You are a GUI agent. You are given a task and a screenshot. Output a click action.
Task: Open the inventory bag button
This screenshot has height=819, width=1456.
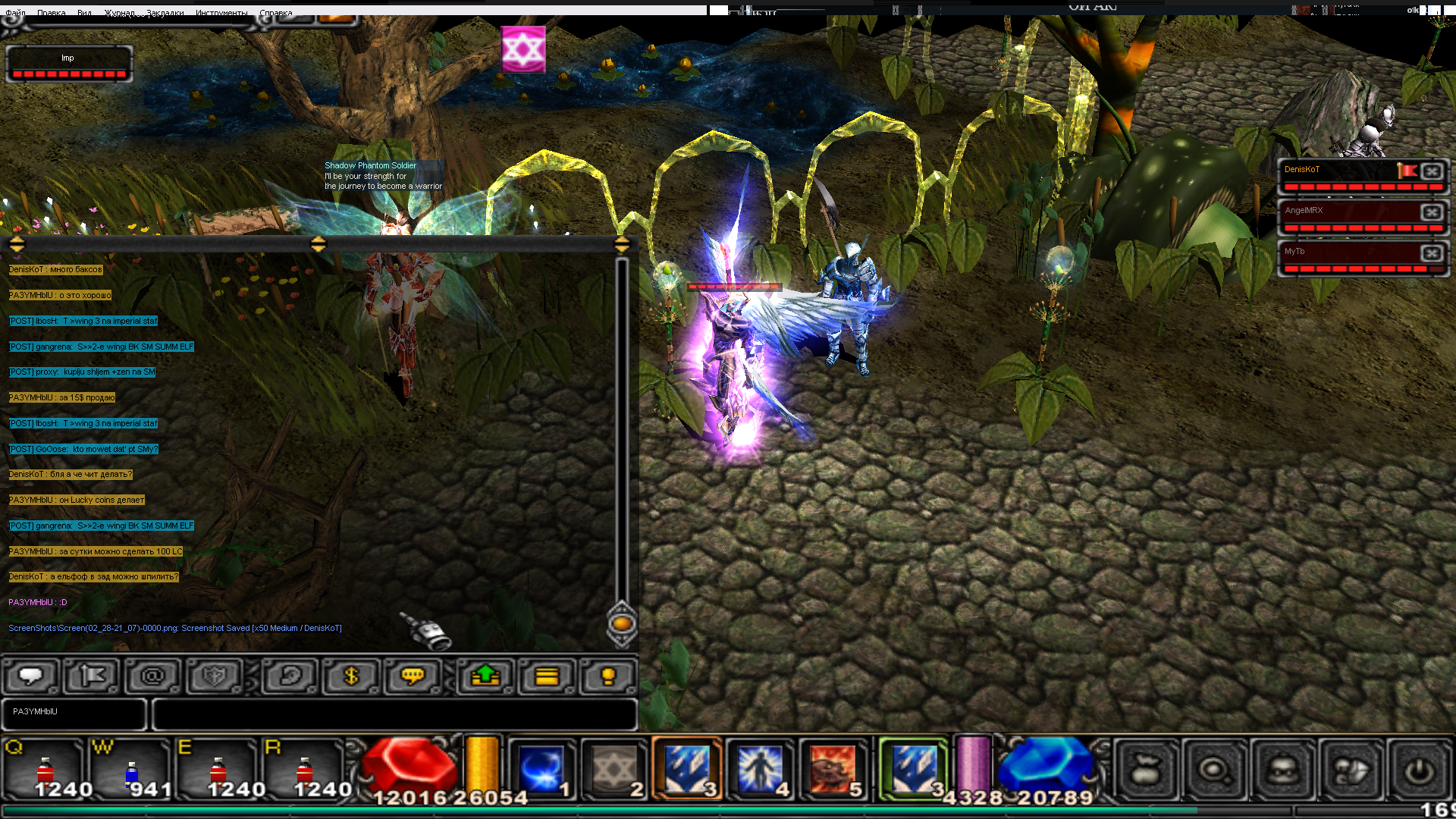click(x=1147, y=770)
